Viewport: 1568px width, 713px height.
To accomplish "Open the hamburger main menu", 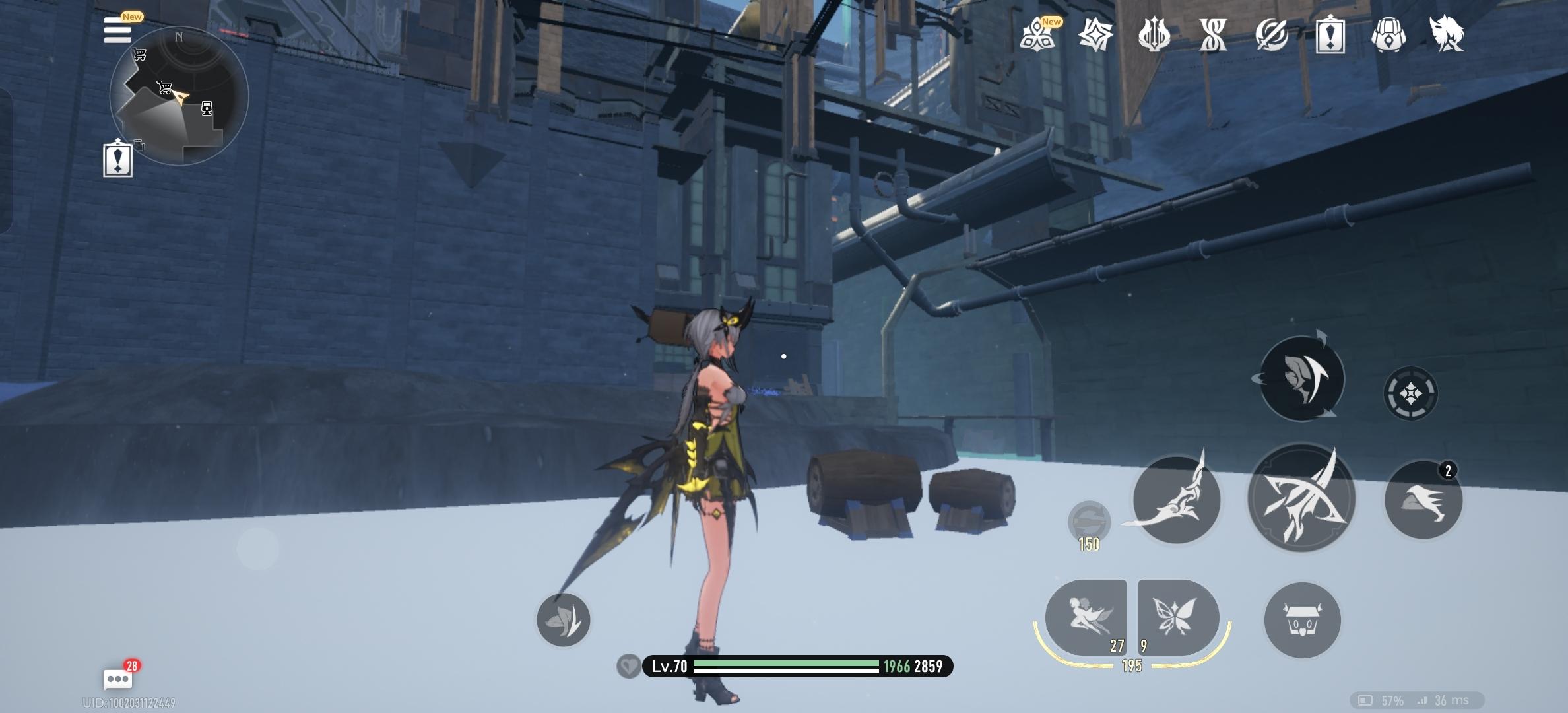I will point(117,30).
